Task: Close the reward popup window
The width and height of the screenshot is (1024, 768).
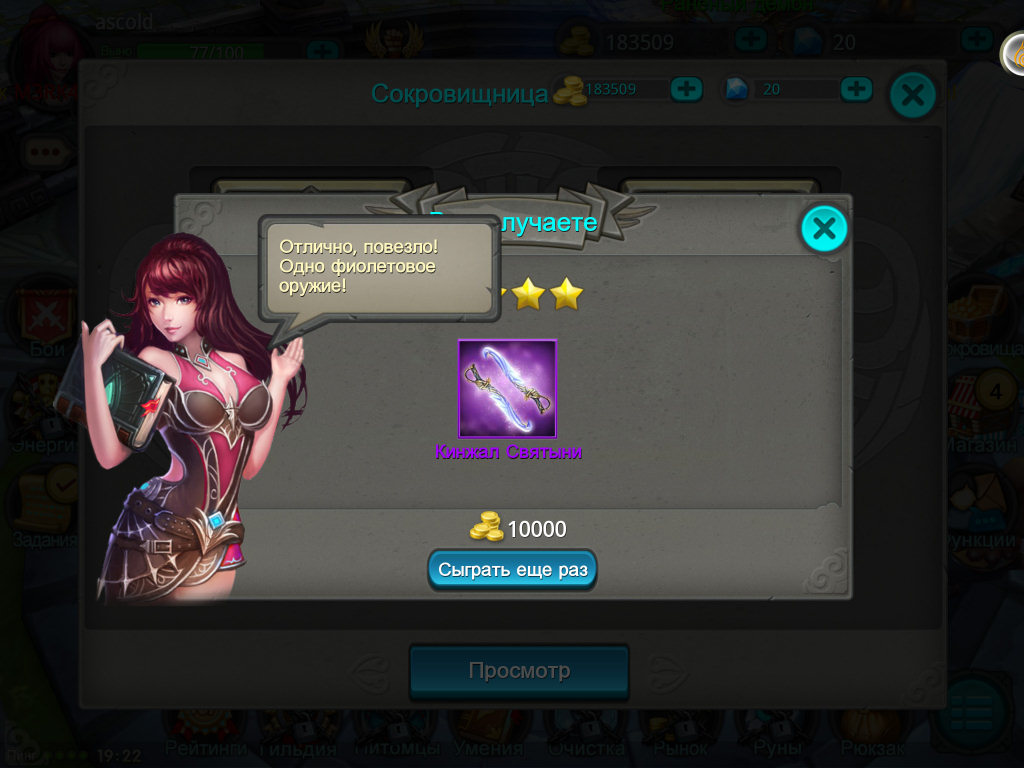Action: [824, 229]
